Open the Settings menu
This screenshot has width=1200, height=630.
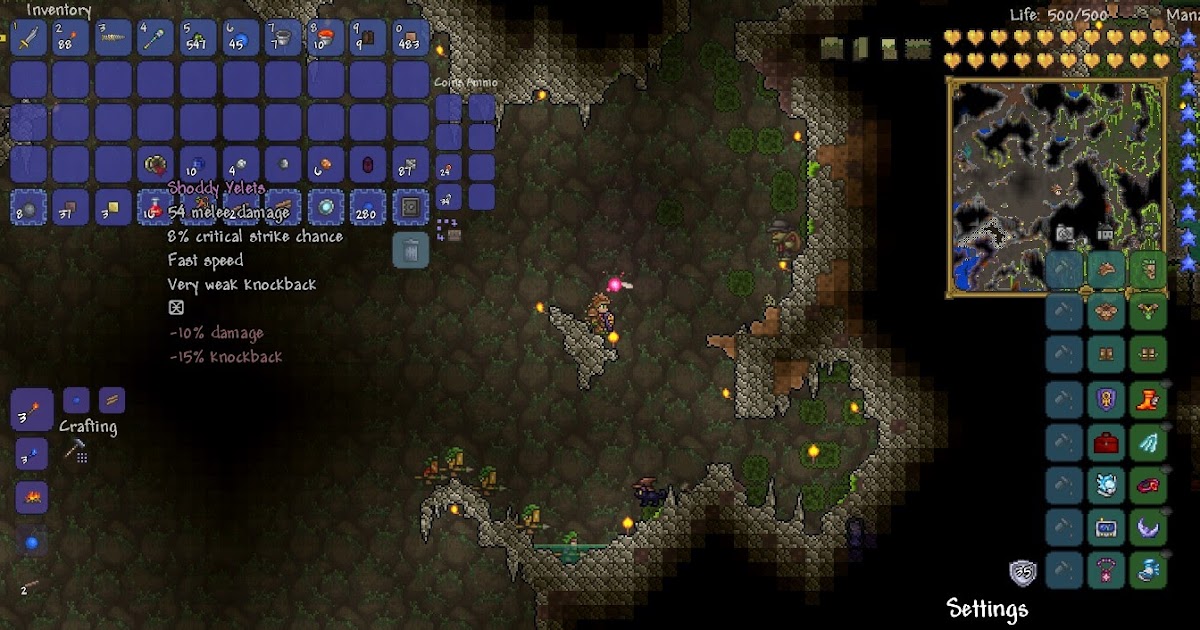pos(987,608)
